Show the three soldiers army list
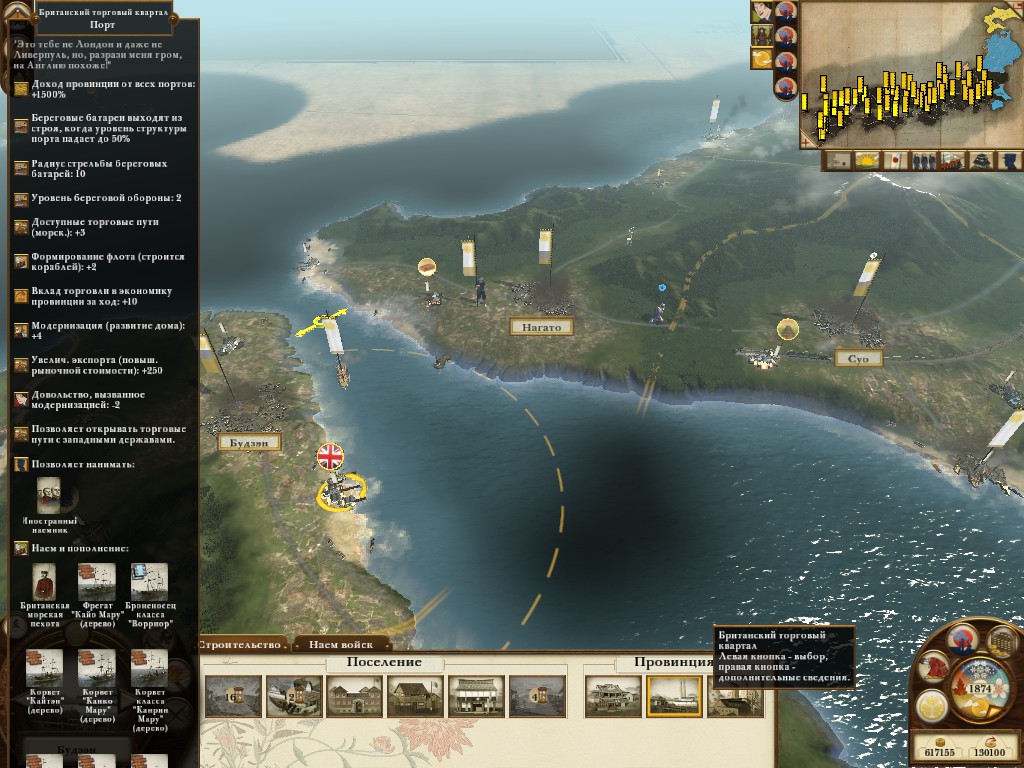Viewport: 1024px width, 768px height. [924, 160]
